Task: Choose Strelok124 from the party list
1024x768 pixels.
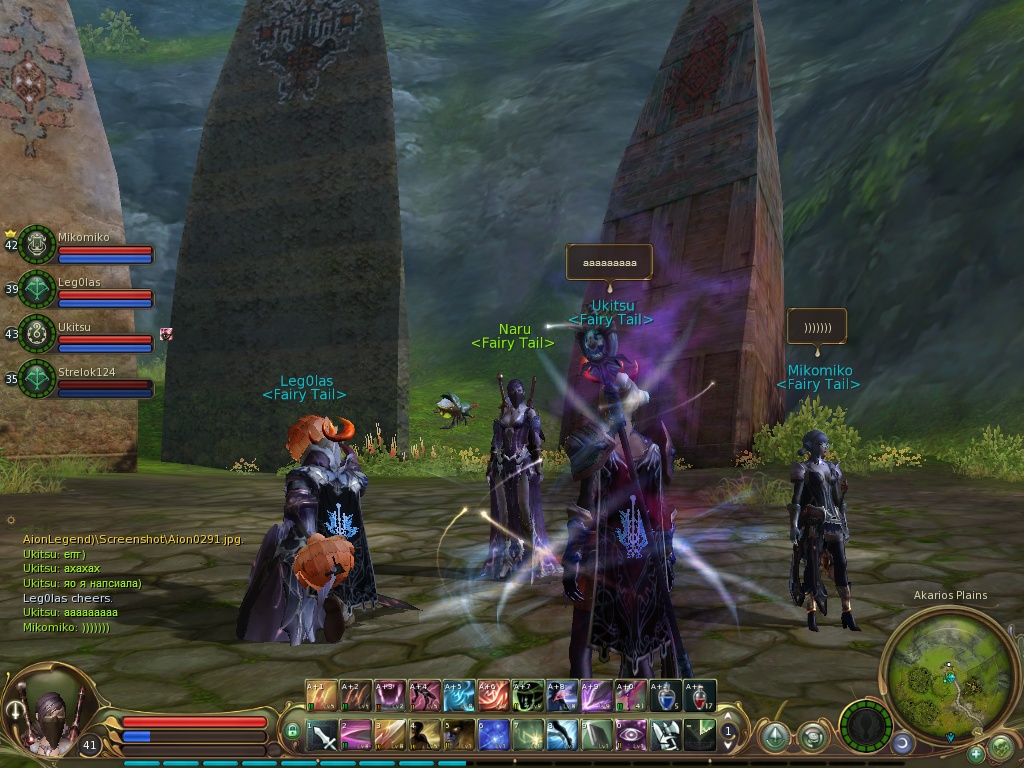Action: point(38,378)
